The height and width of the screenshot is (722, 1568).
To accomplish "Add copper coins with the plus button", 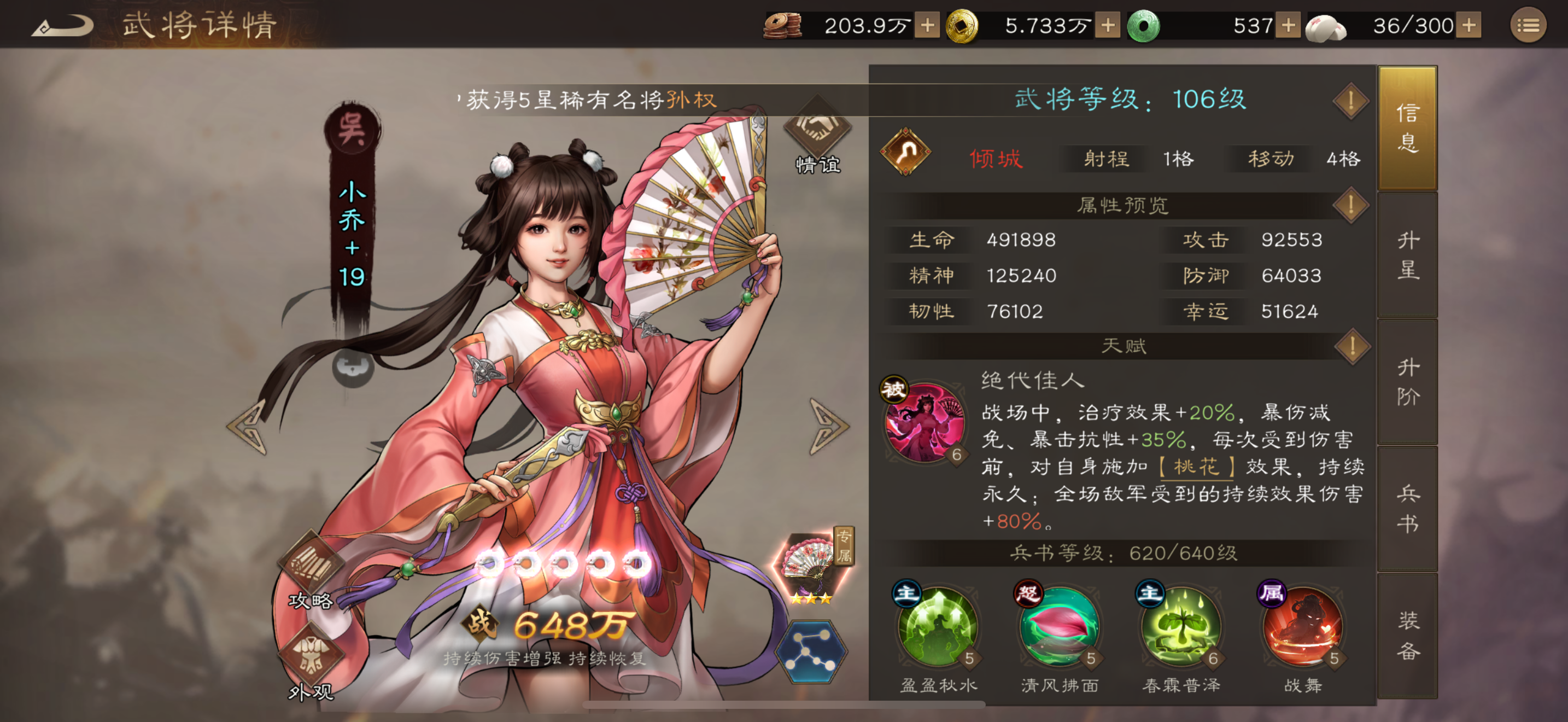I will (928, 26).
